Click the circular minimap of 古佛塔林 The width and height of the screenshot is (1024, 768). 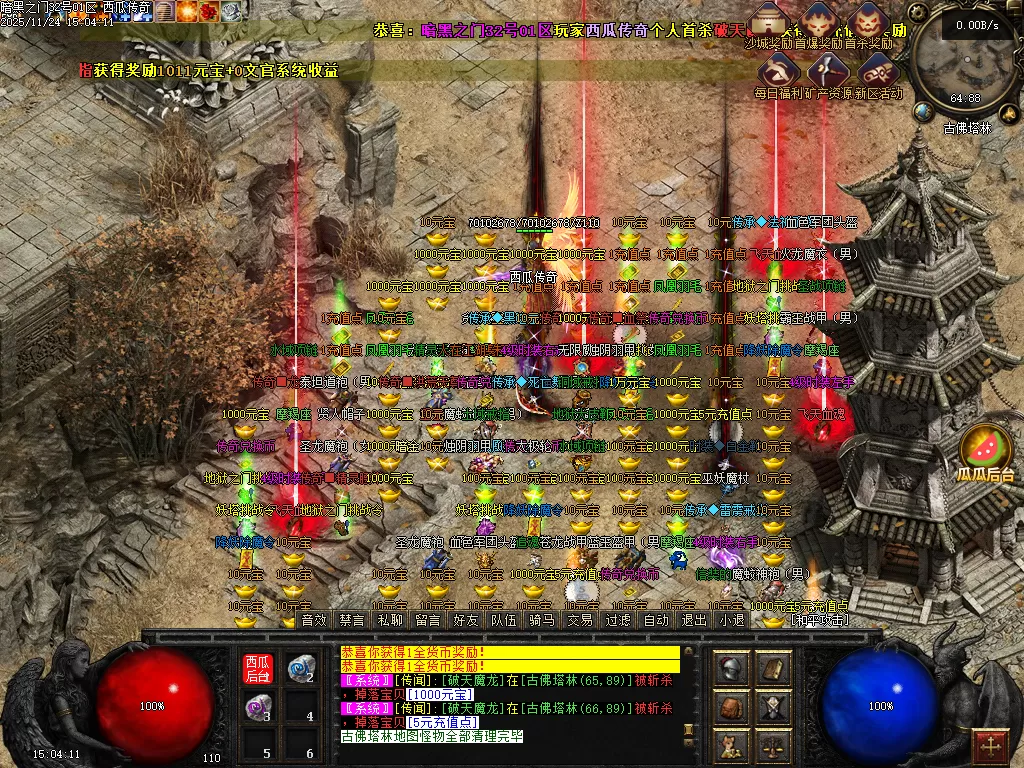pos(966,63)
